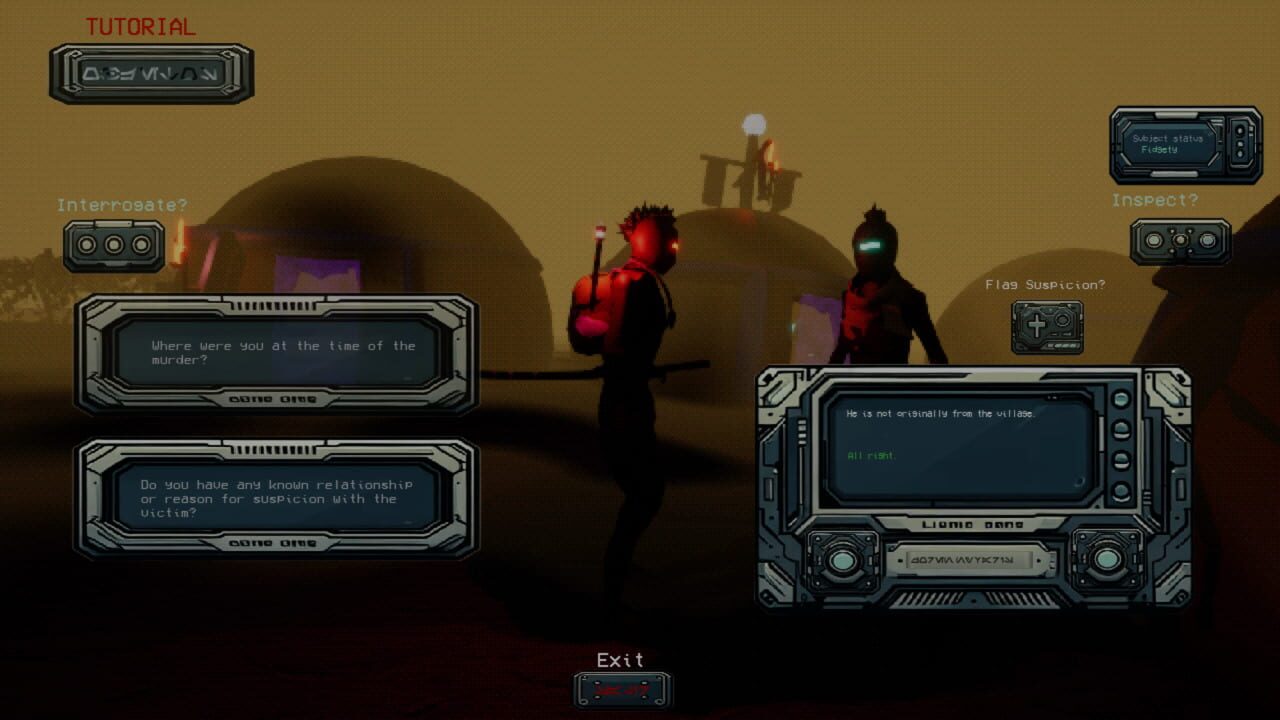Viewport: 1280px width, 720px height.
Task: Click the second round dial on the device's right column
Action: click(1120, 429)
